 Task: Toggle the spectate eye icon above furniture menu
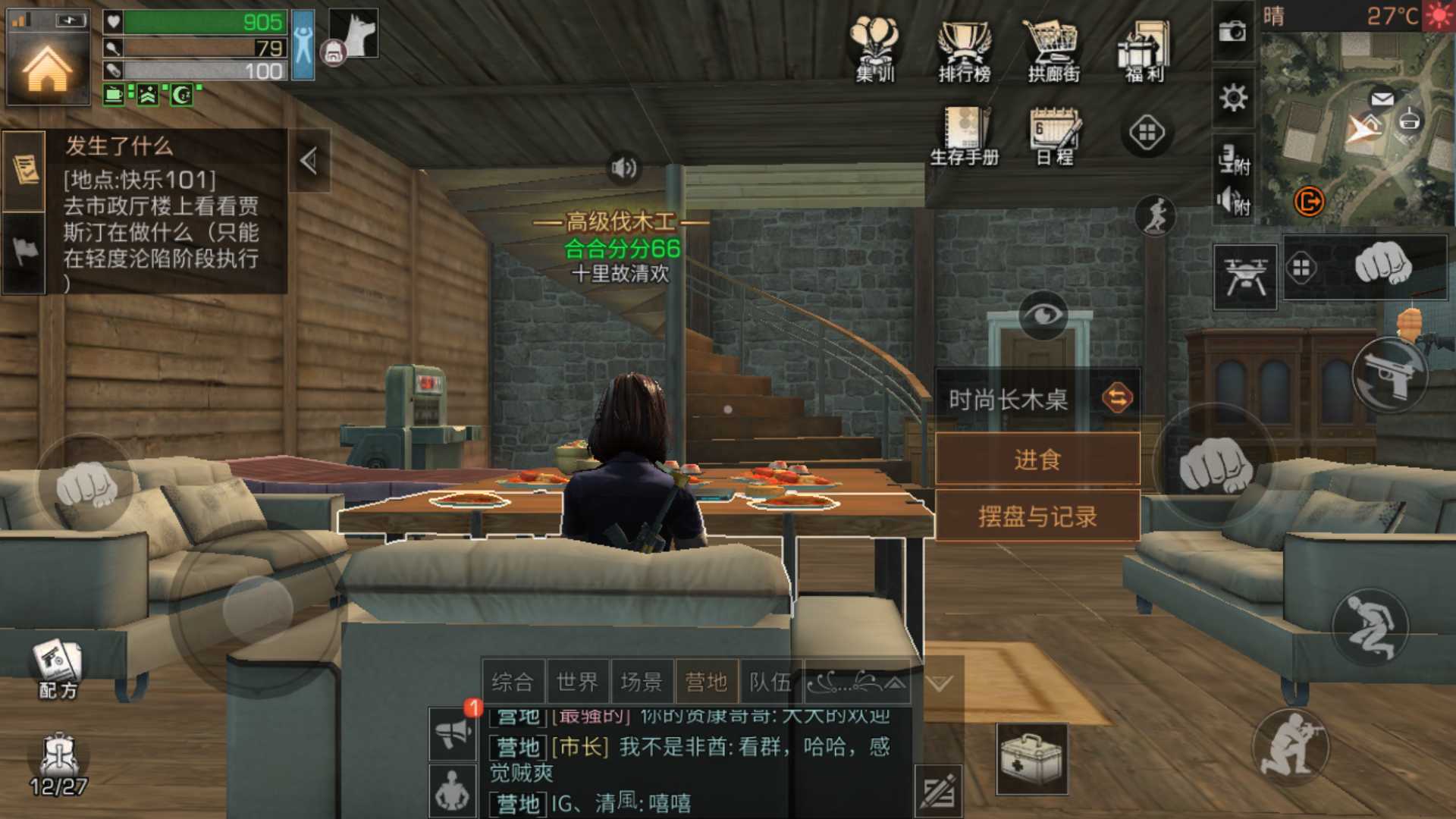coord(1045,315)
